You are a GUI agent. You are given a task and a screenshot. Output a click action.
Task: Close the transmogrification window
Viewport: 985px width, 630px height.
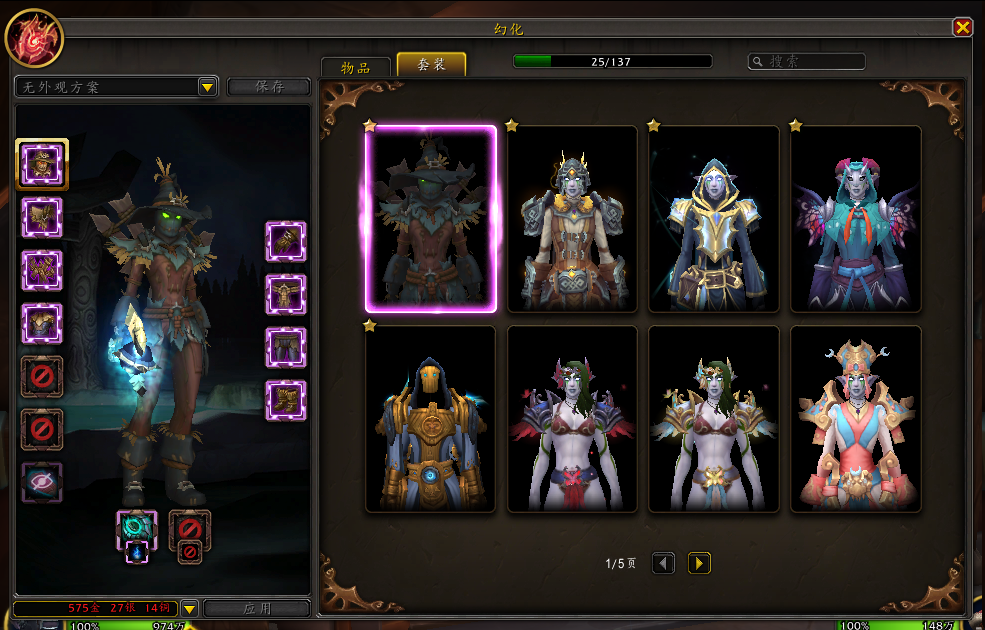962,28
